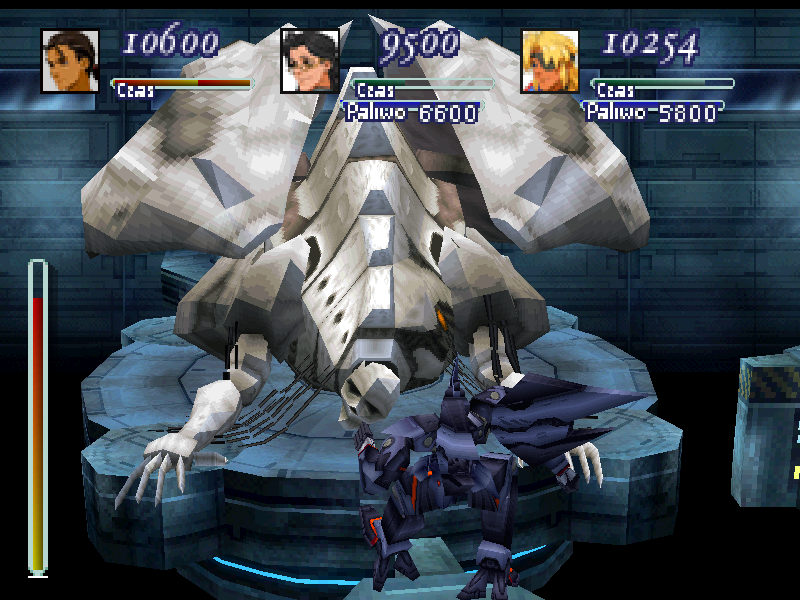
Task: Choose Citan's portrait with glasses
Action: point(310,61)
